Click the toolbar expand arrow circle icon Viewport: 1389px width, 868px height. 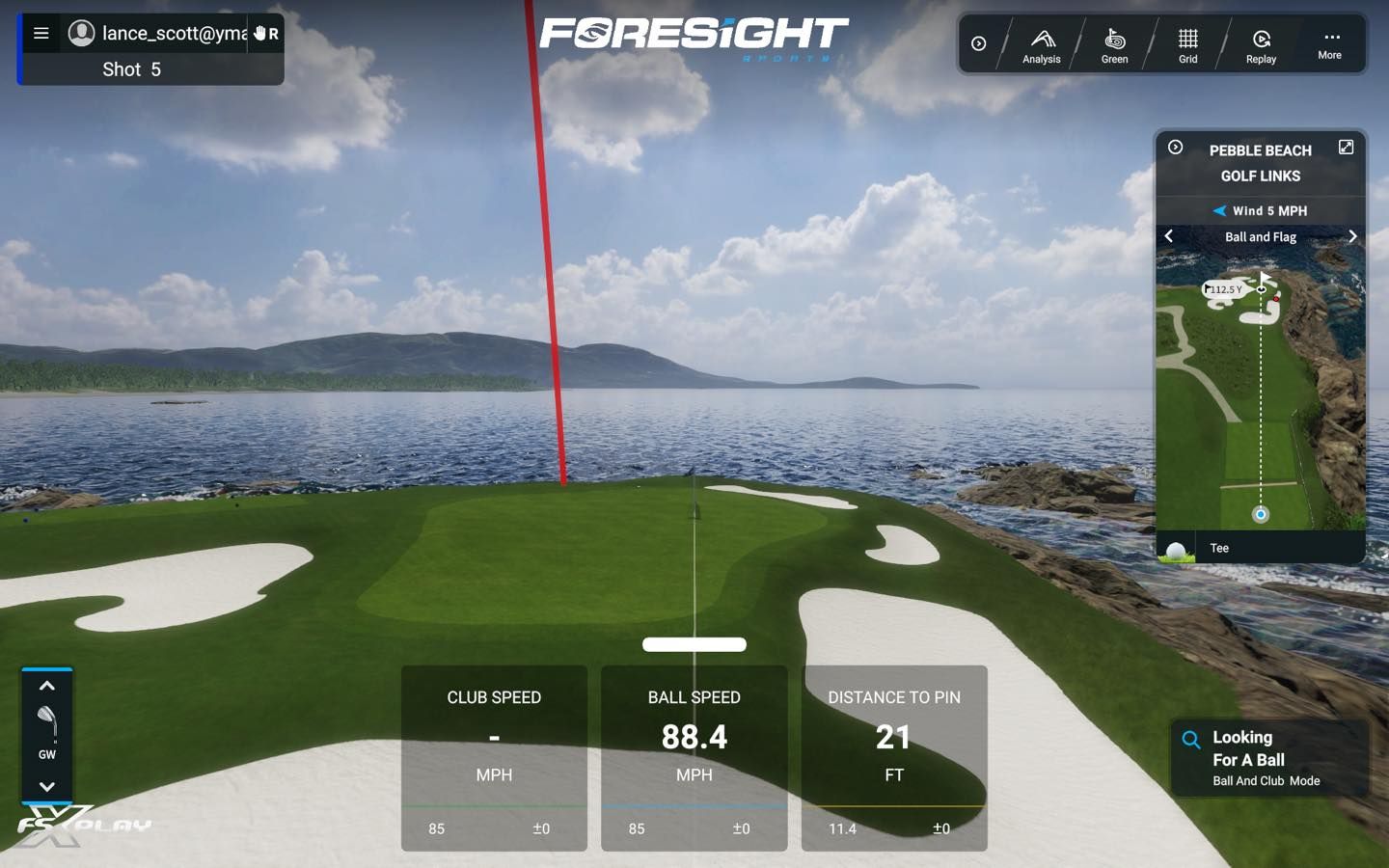(x=979, y=43)
